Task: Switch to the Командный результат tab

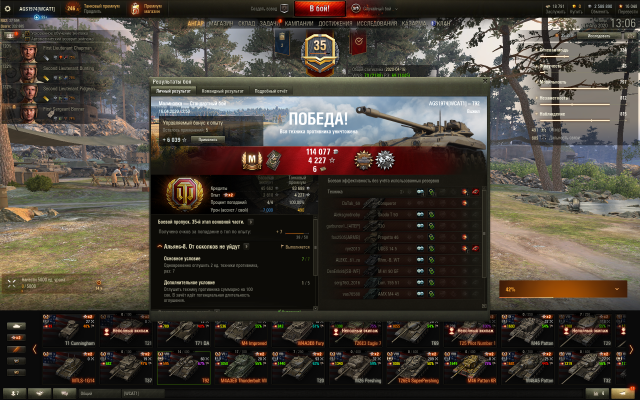Action: pos(222,91)
